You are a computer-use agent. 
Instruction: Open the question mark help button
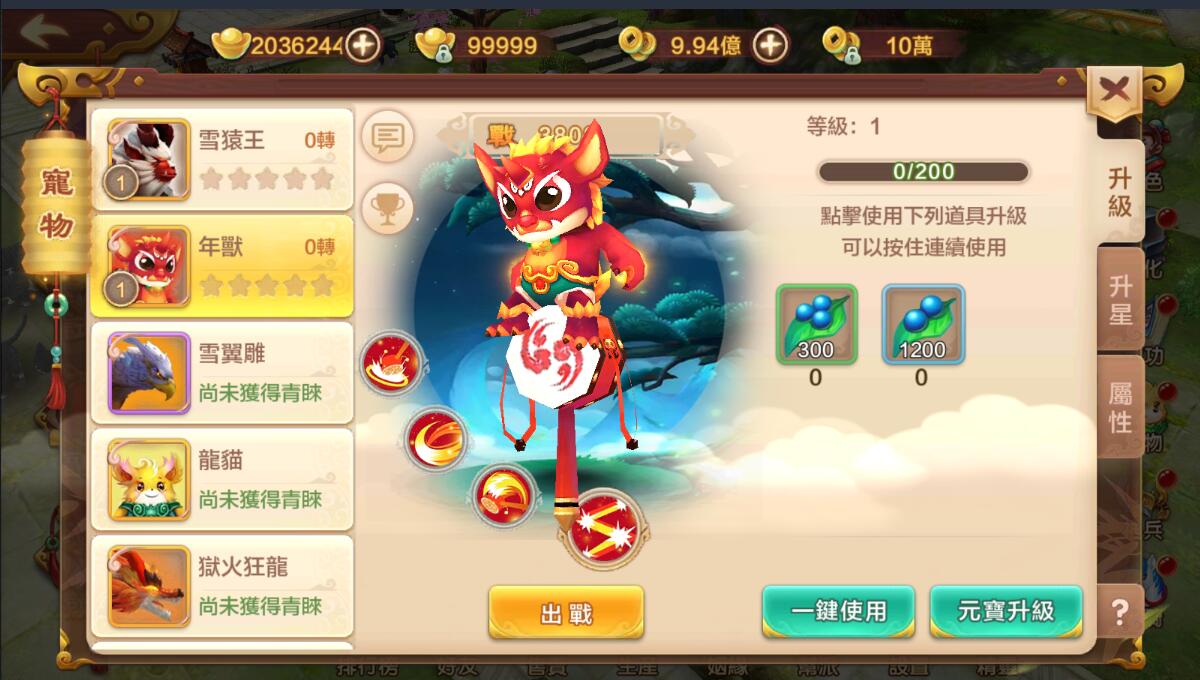point(1120,612)
